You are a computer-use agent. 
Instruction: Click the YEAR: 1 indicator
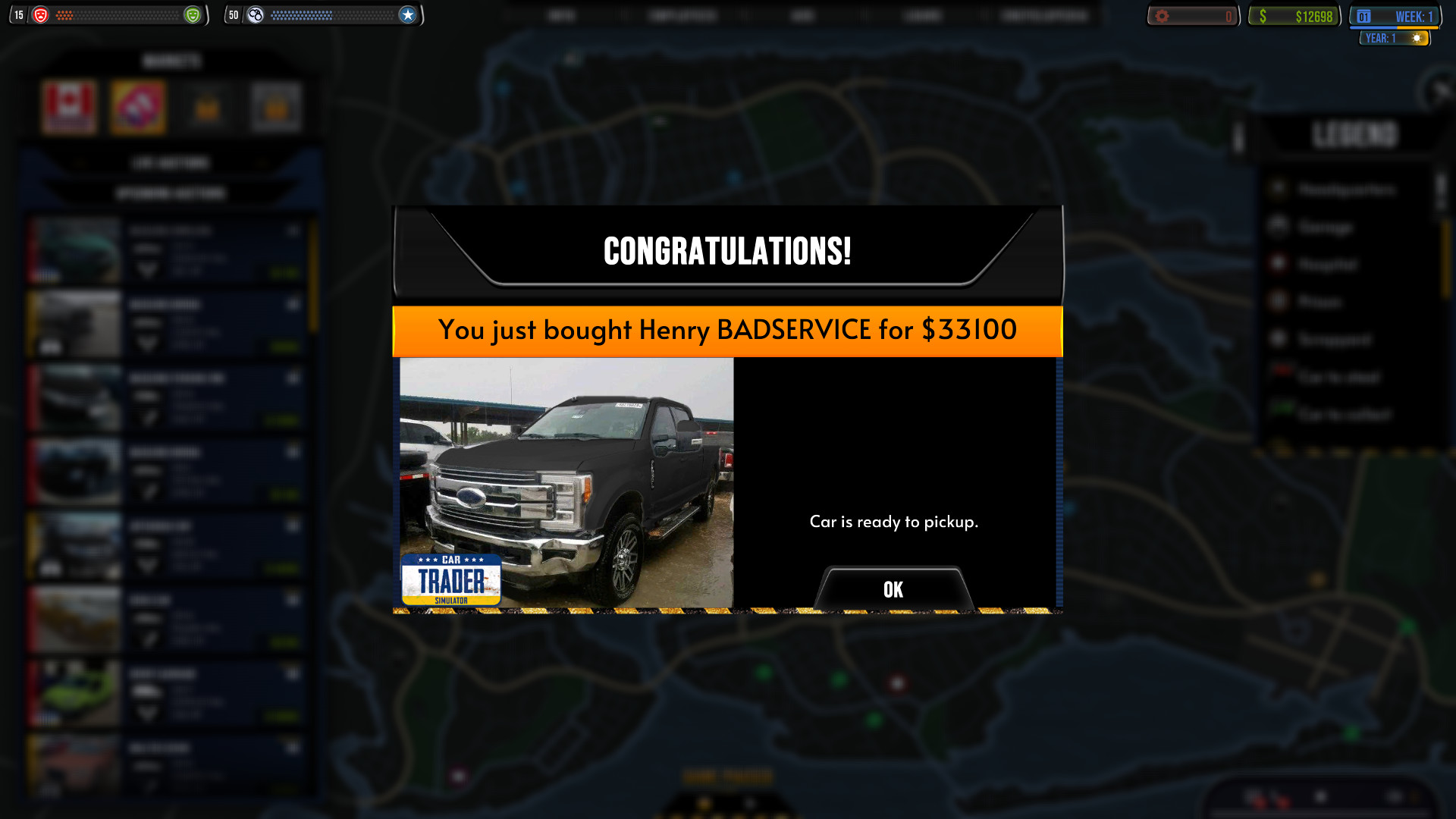pyautogui.click(x=1394, y=38)
